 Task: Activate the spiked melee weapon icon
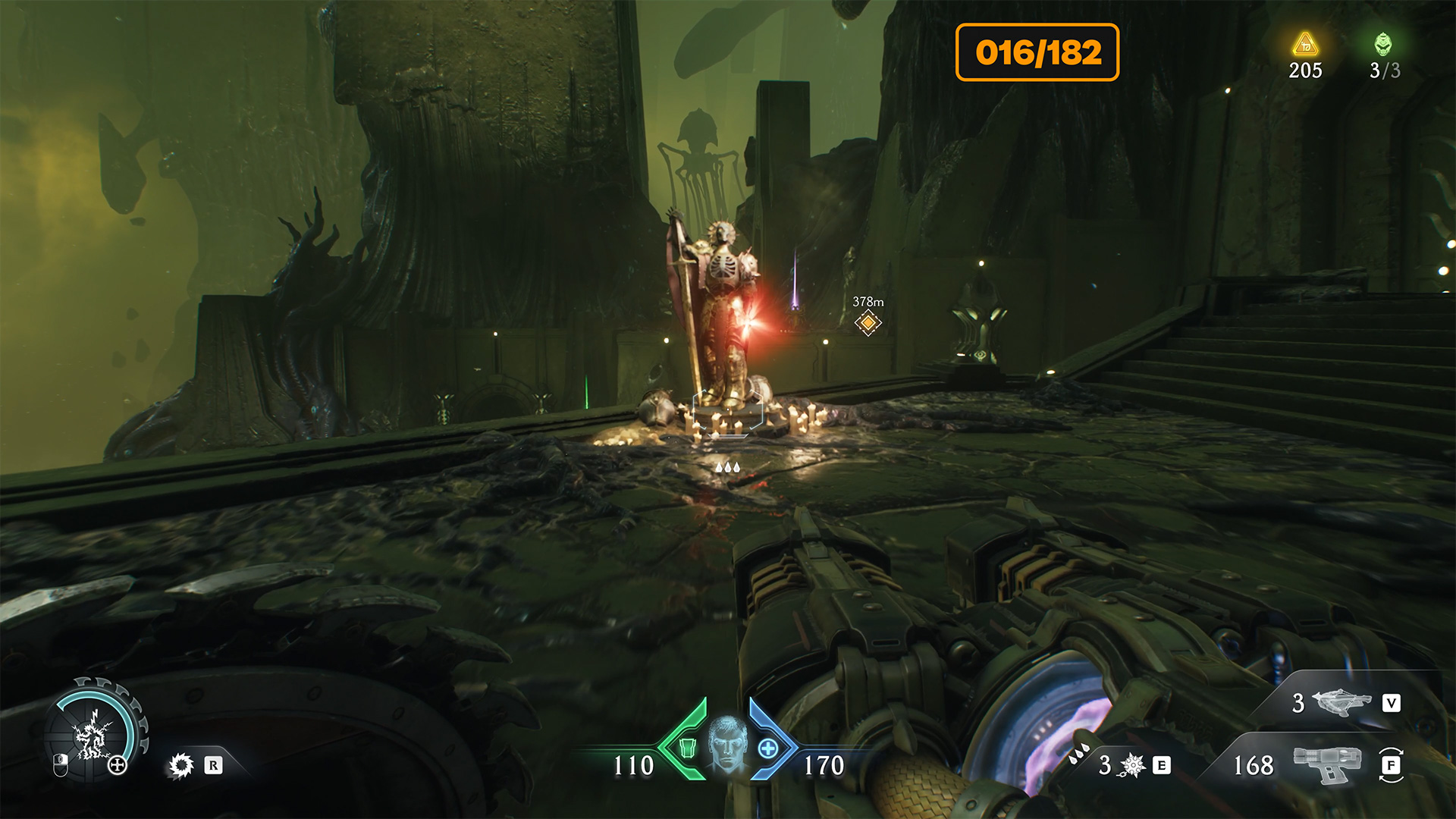pos(1133,766)
